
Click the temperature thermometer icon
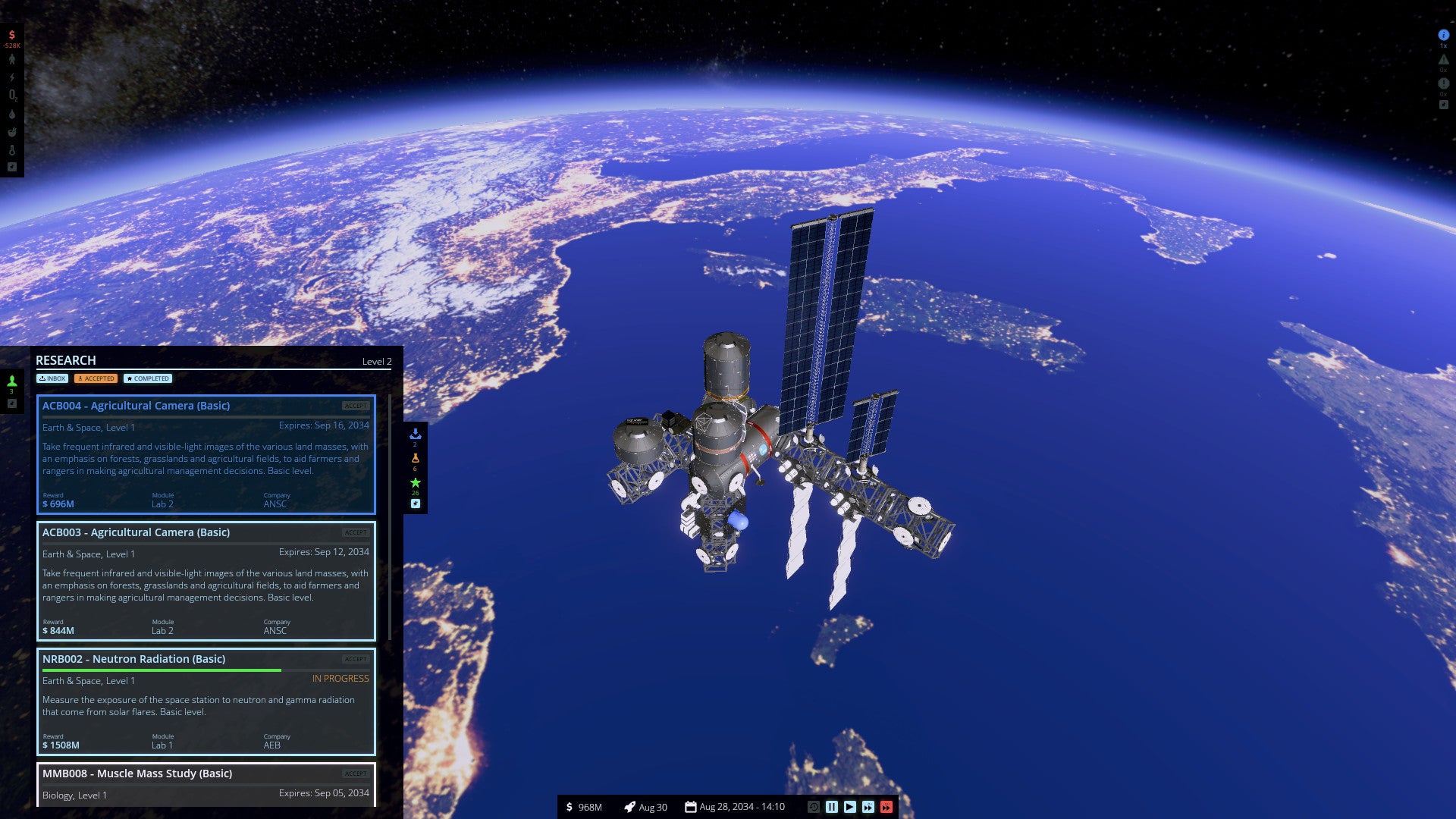11,150
